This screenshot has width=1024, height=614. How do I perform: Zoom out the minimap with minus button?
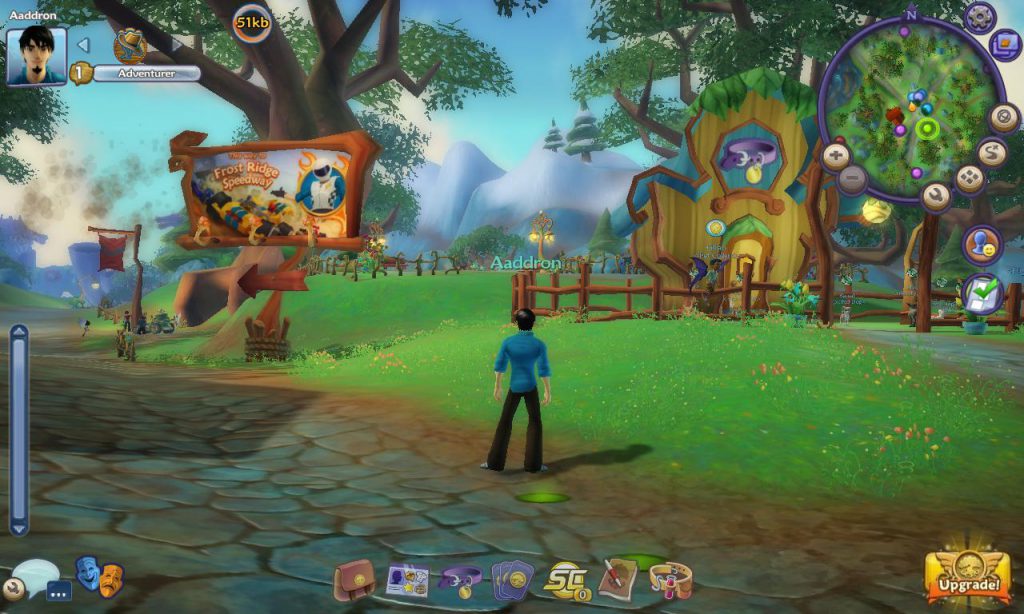pos(852,180)
